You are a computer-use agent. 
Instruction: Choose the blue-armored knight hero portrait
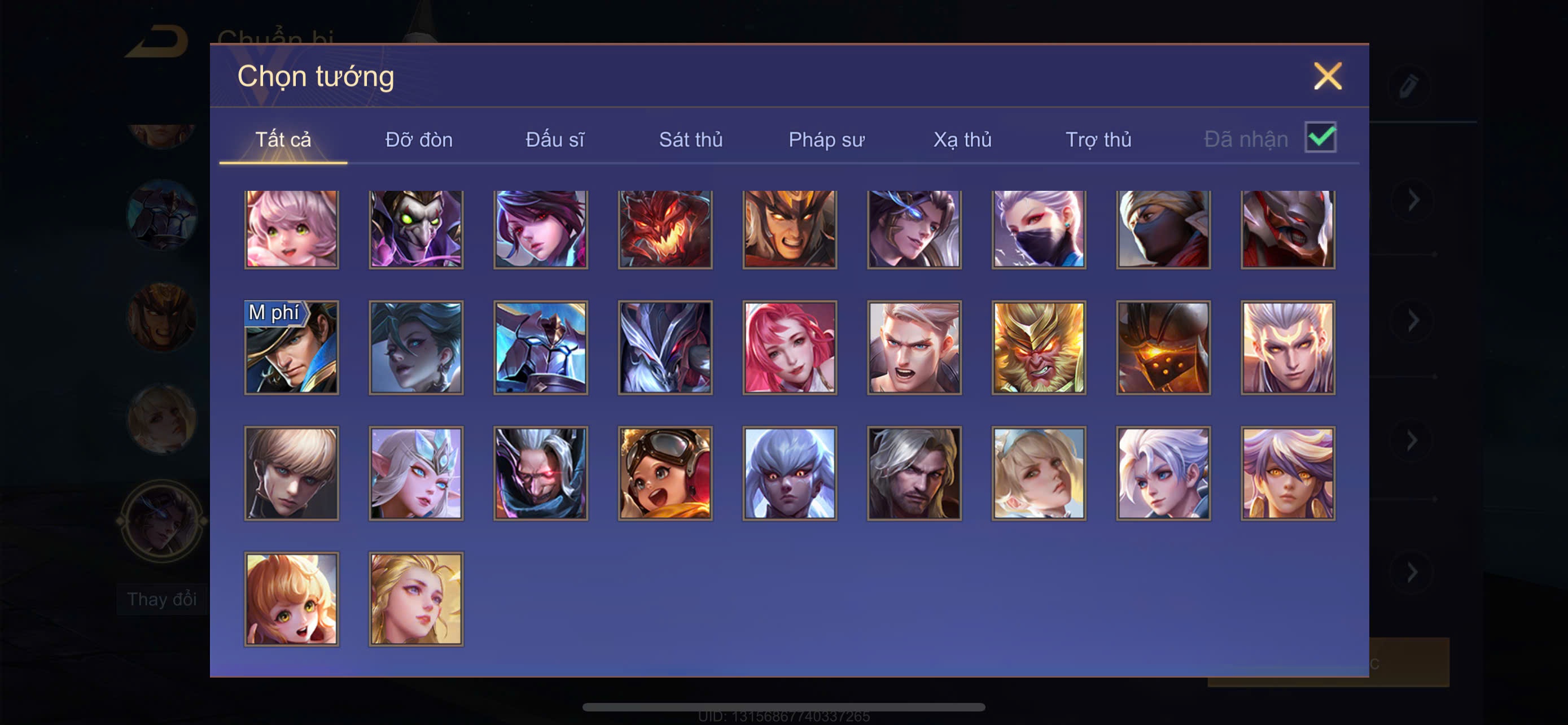(x=541, y=348)
